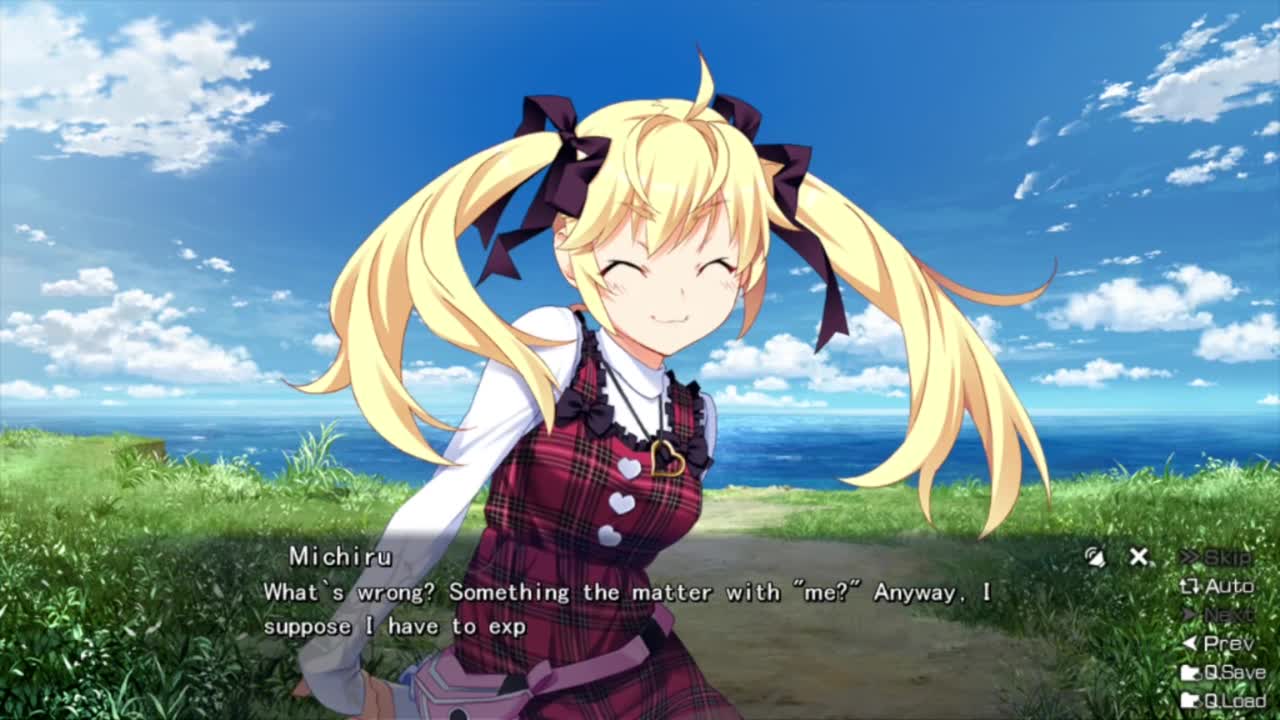Go back with the Prev button
1280x720 pixels.
[1217, 644]
